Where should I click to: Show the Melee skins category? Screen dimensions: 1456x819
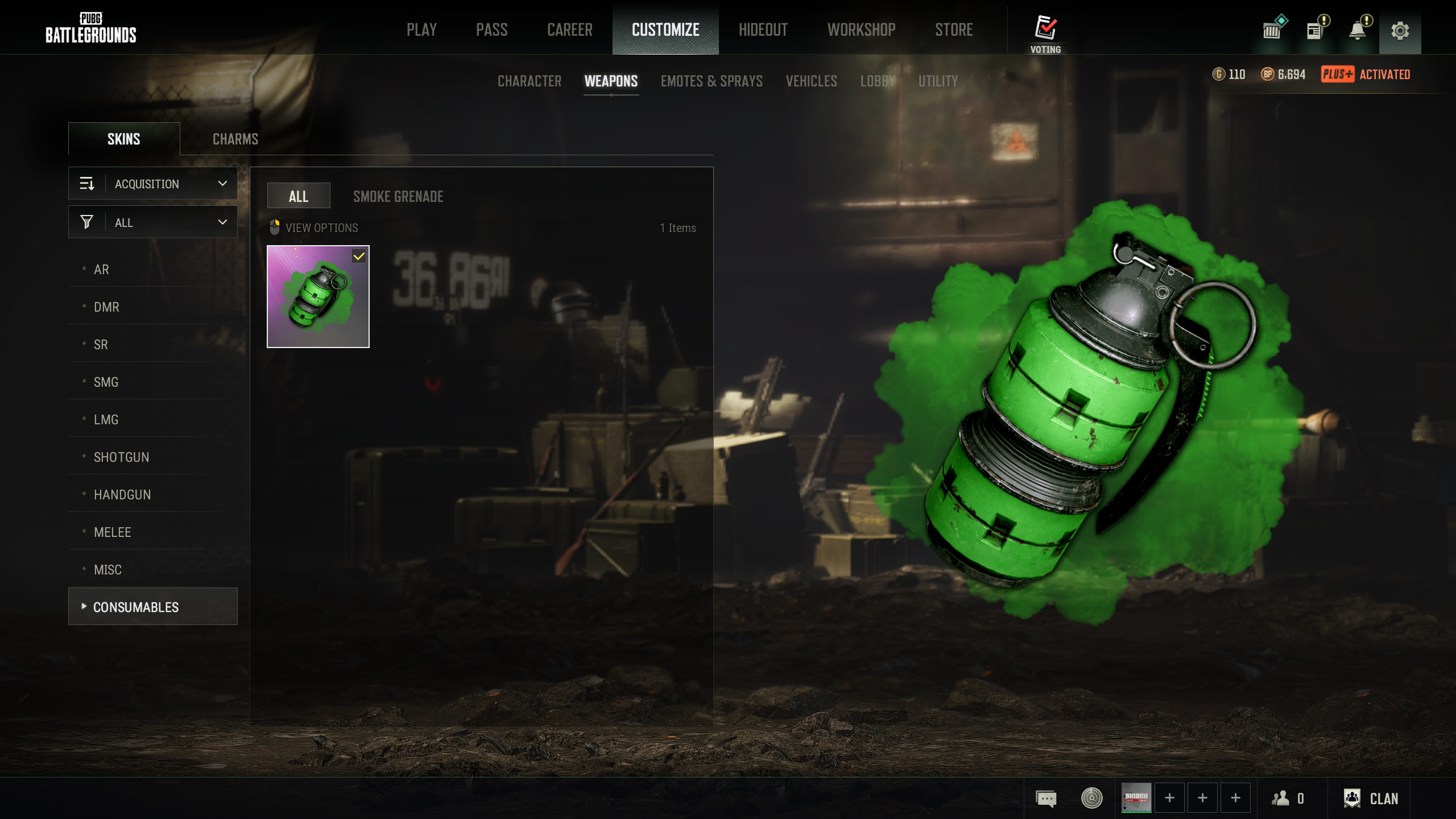(112, 532)
